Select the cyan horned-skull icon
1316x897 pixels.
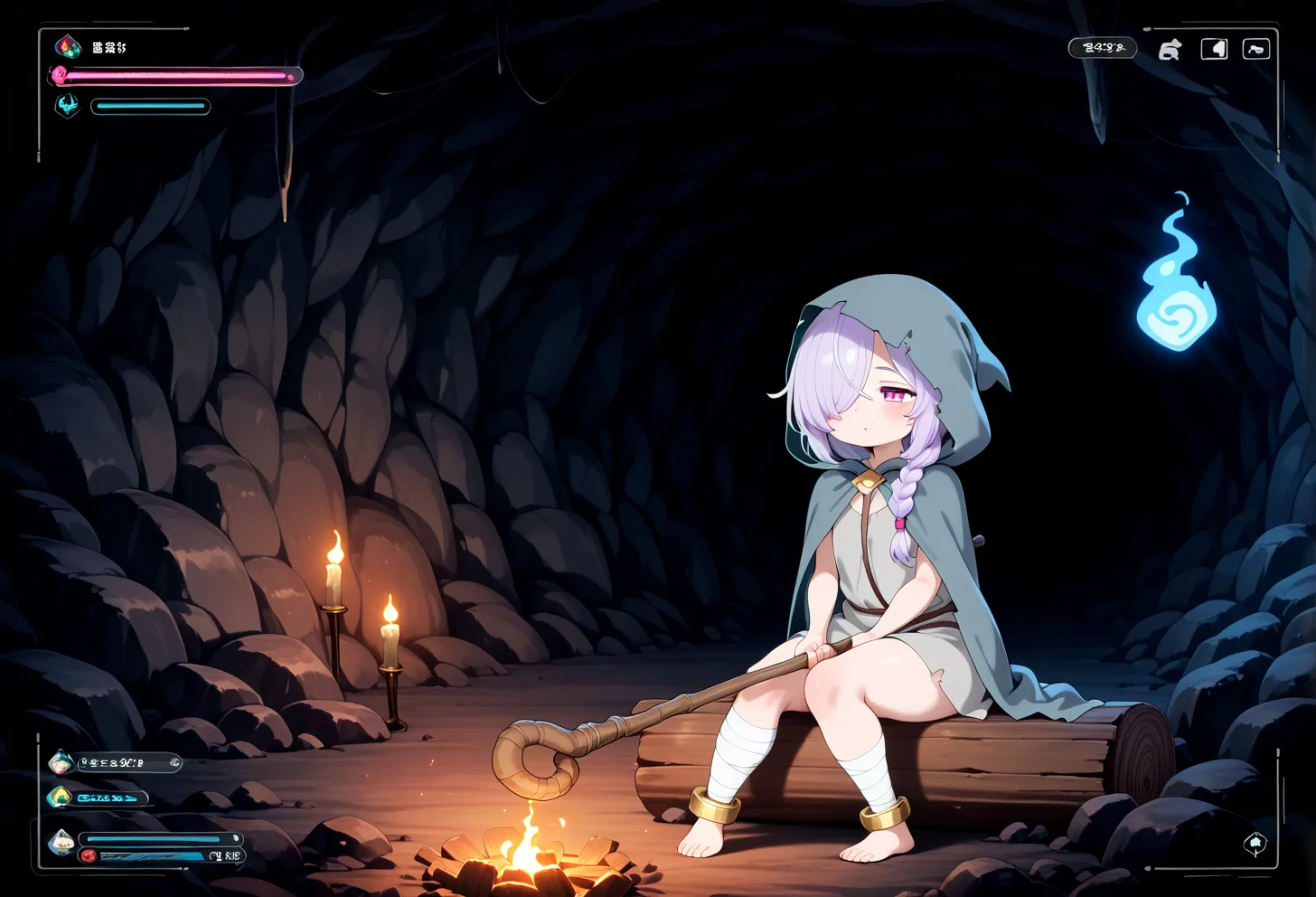click(x=67, y=106)
